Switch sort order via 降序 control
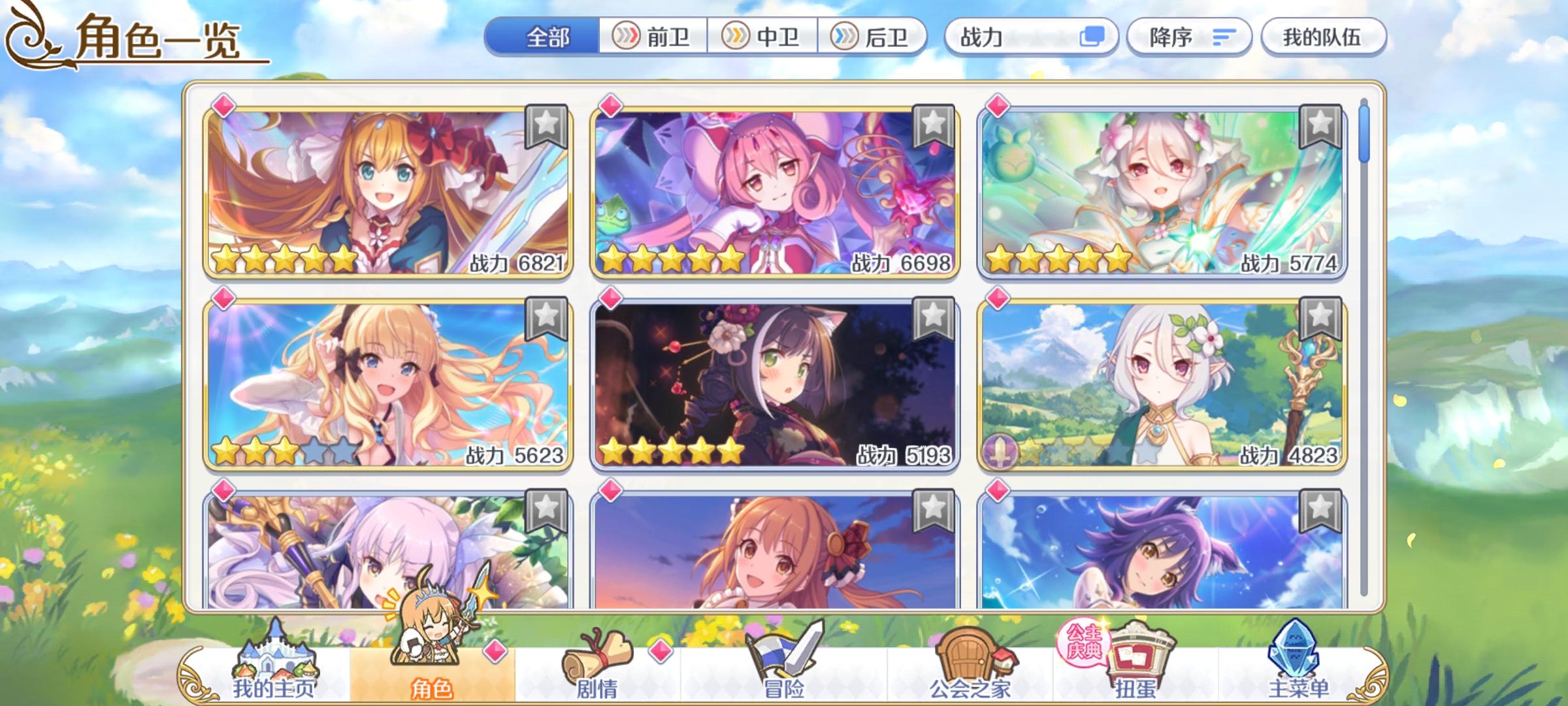The image size is (1568, 706). (1189, 37)
